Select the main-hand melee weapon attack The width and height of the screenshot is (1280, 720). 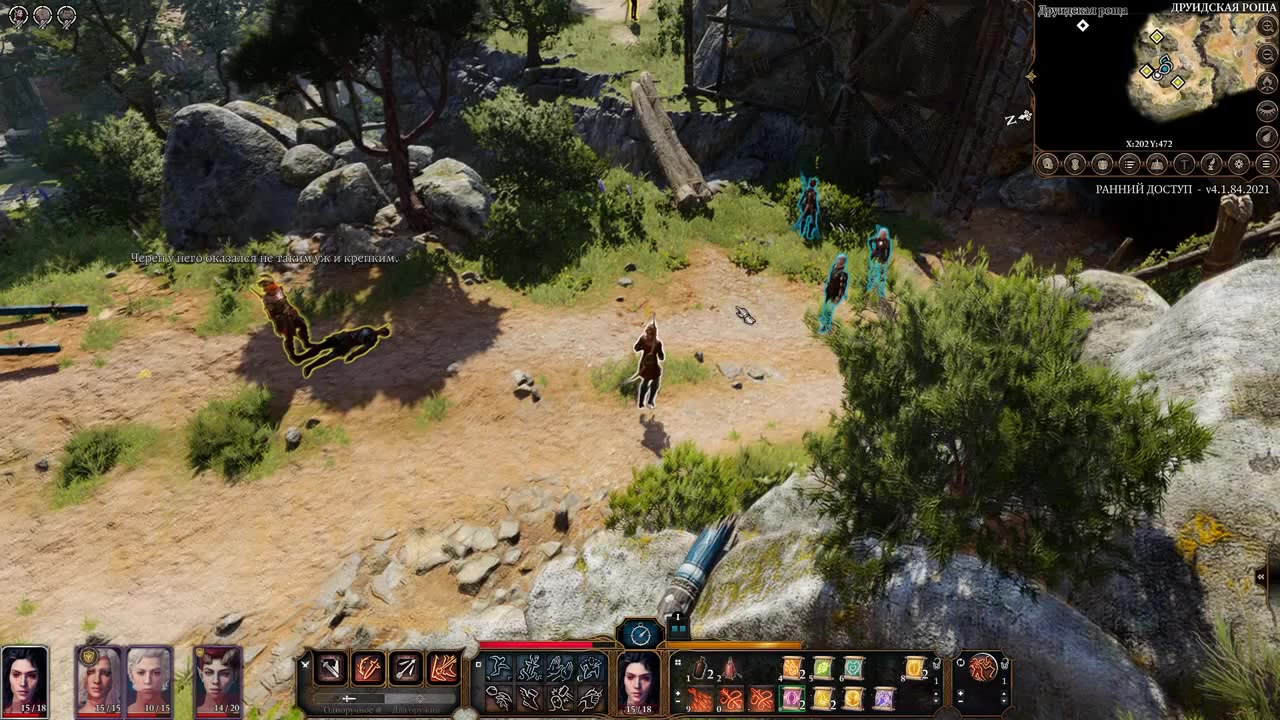(x=331, y=668)
